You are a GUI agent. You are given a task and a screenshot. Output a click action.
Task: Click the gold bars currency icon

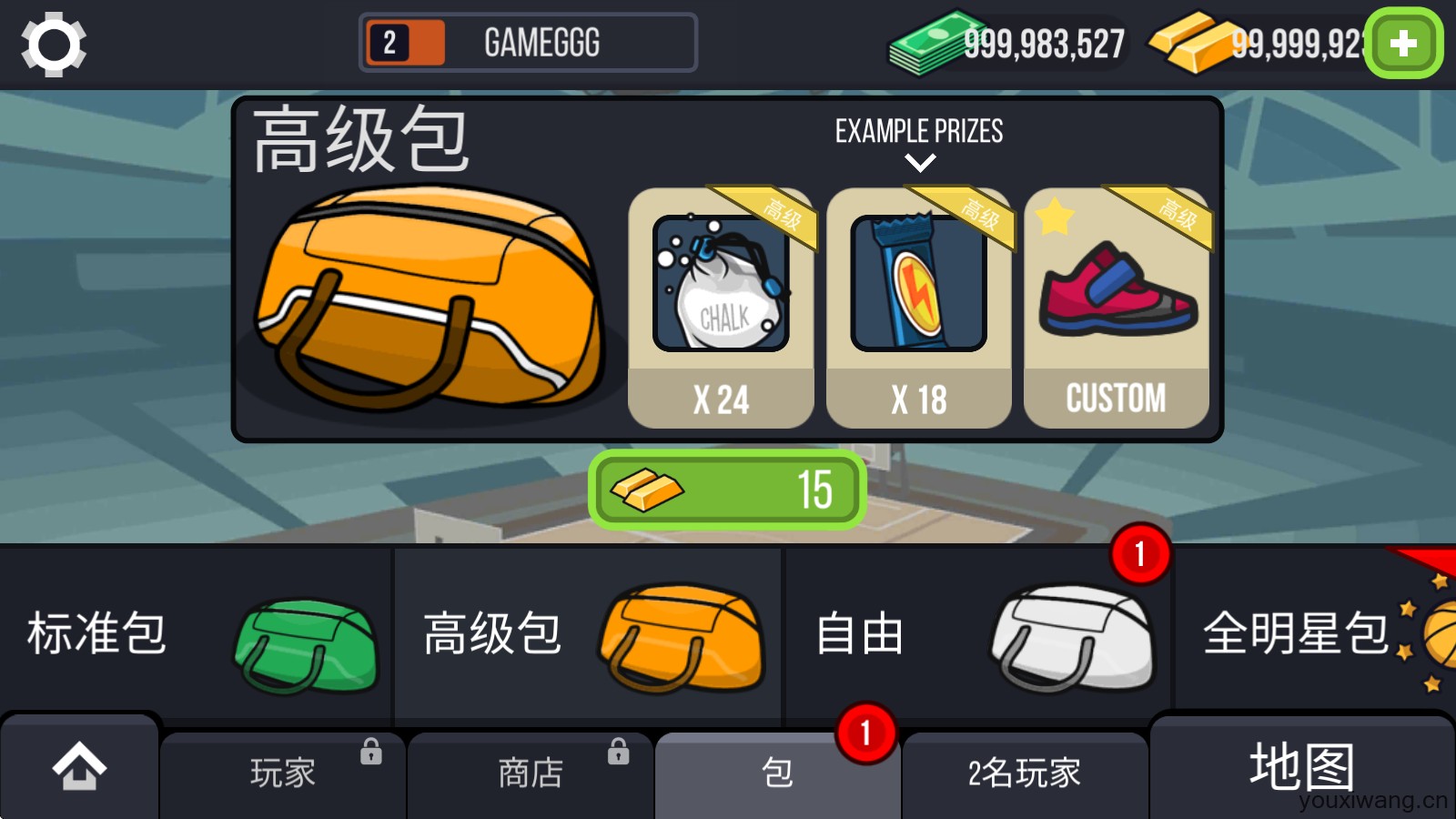coord(1186,44)
